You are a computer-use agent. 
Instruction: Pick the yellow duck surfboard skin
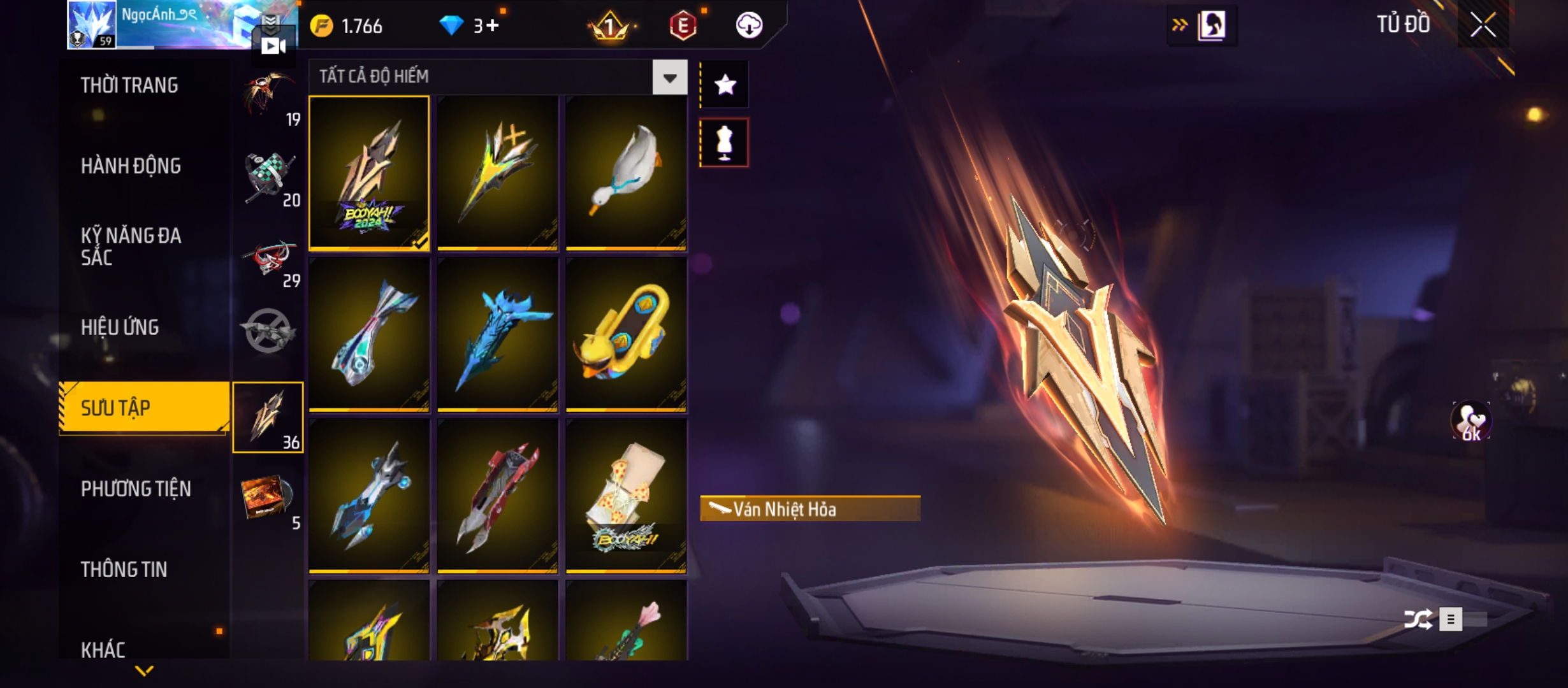tap(626, 334)
